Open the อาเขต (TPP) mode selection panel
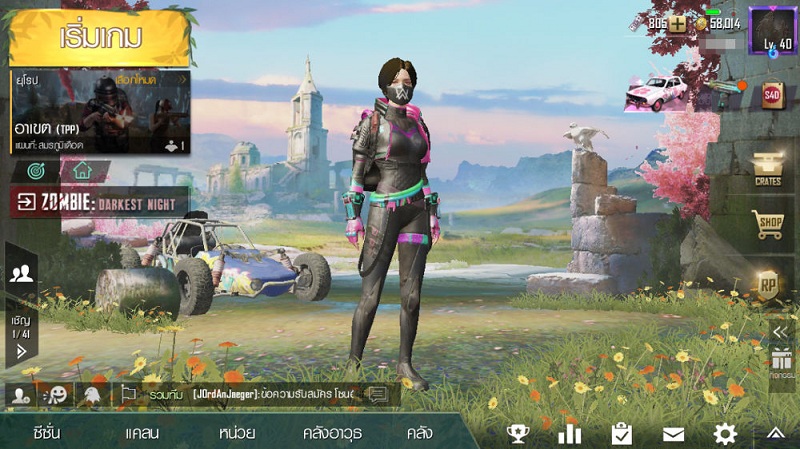The width and height of the screenshot is (800, 449). tap(100, 111)
